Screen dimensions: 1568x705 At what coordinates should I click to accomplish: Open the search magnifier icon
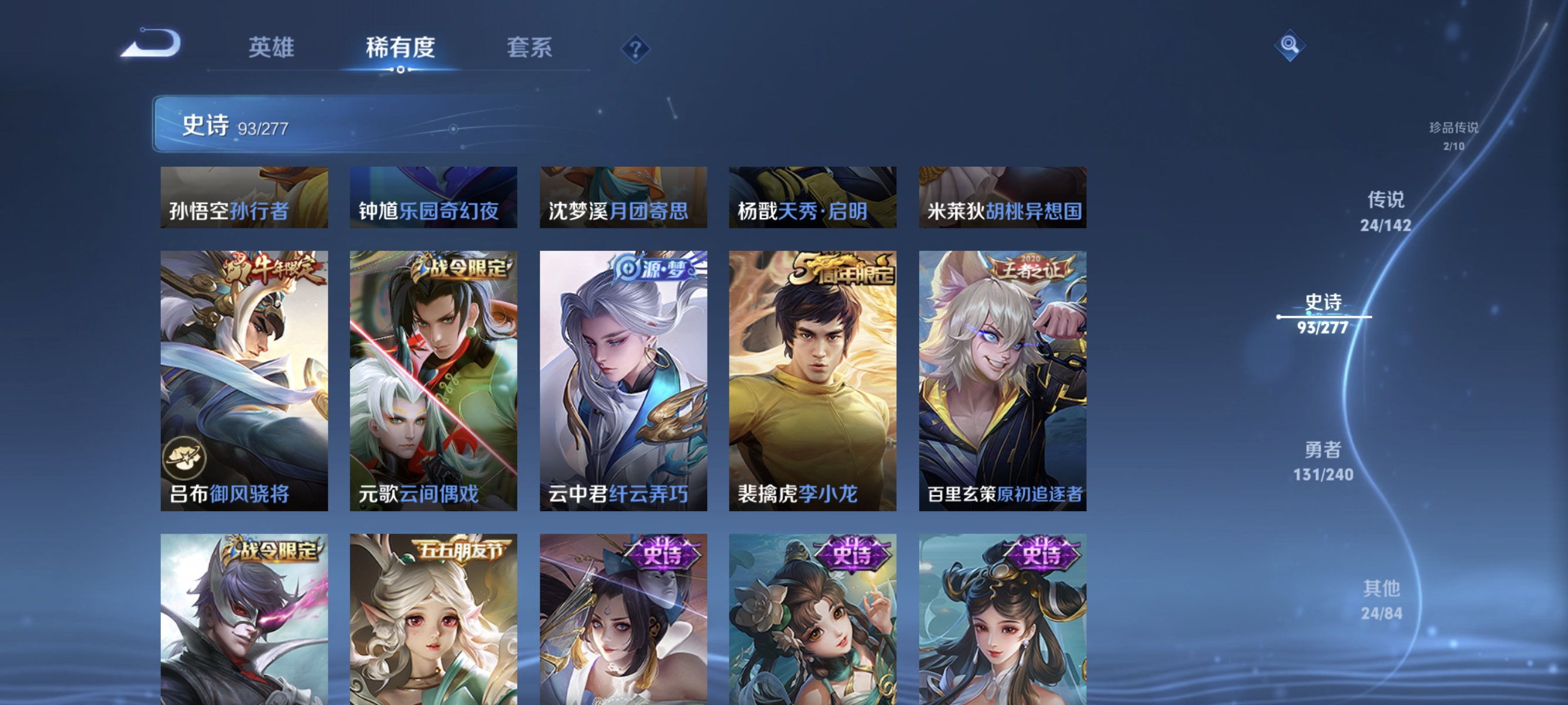(x=1291, y=45)
